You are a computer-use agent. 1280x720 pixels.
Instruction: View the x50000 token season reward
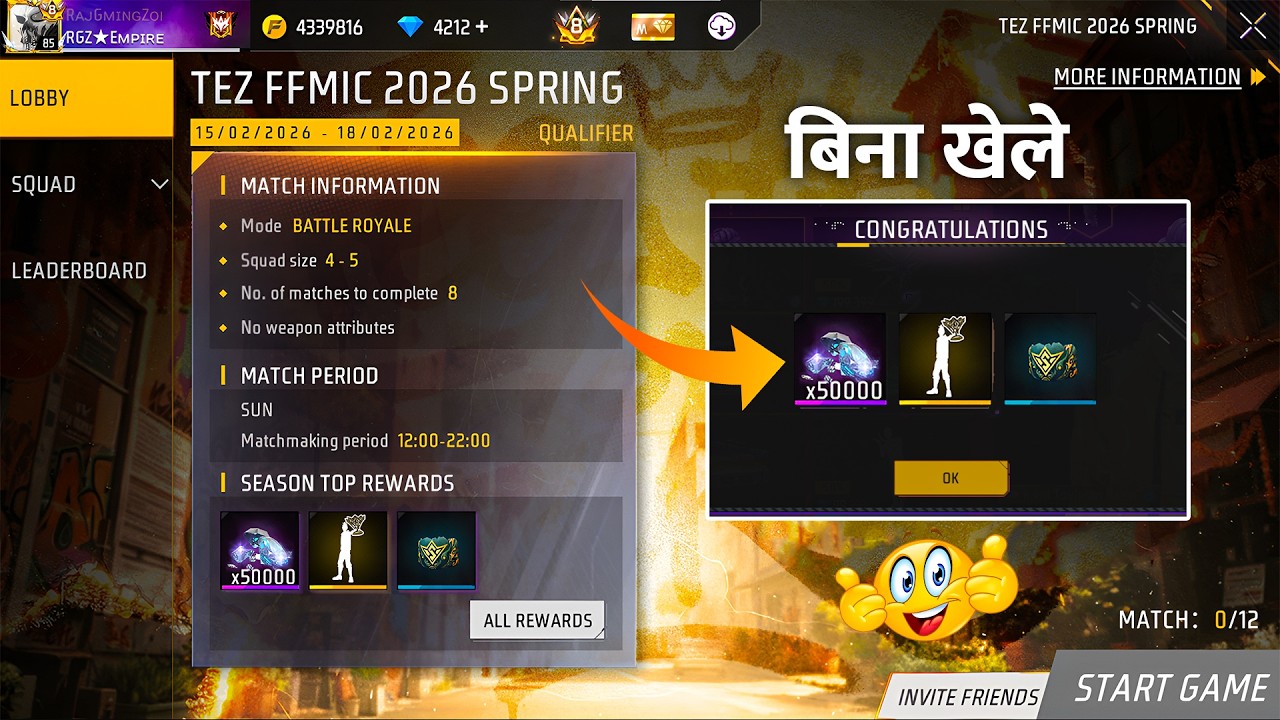coord(260,550)
